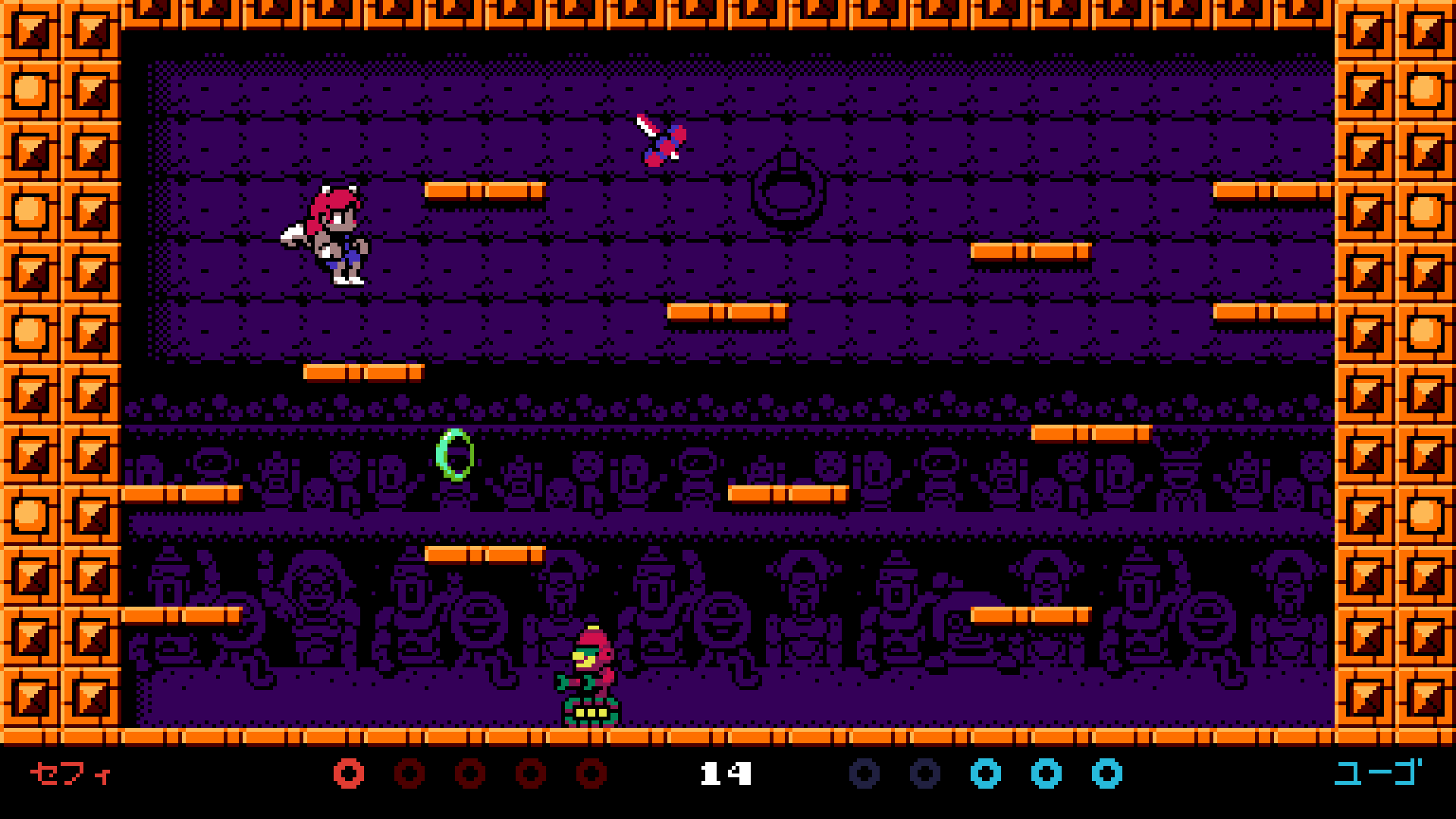Screen dimensions: 1456x819
Task: Select the red player name セフィ
Action: pos(67,774)
